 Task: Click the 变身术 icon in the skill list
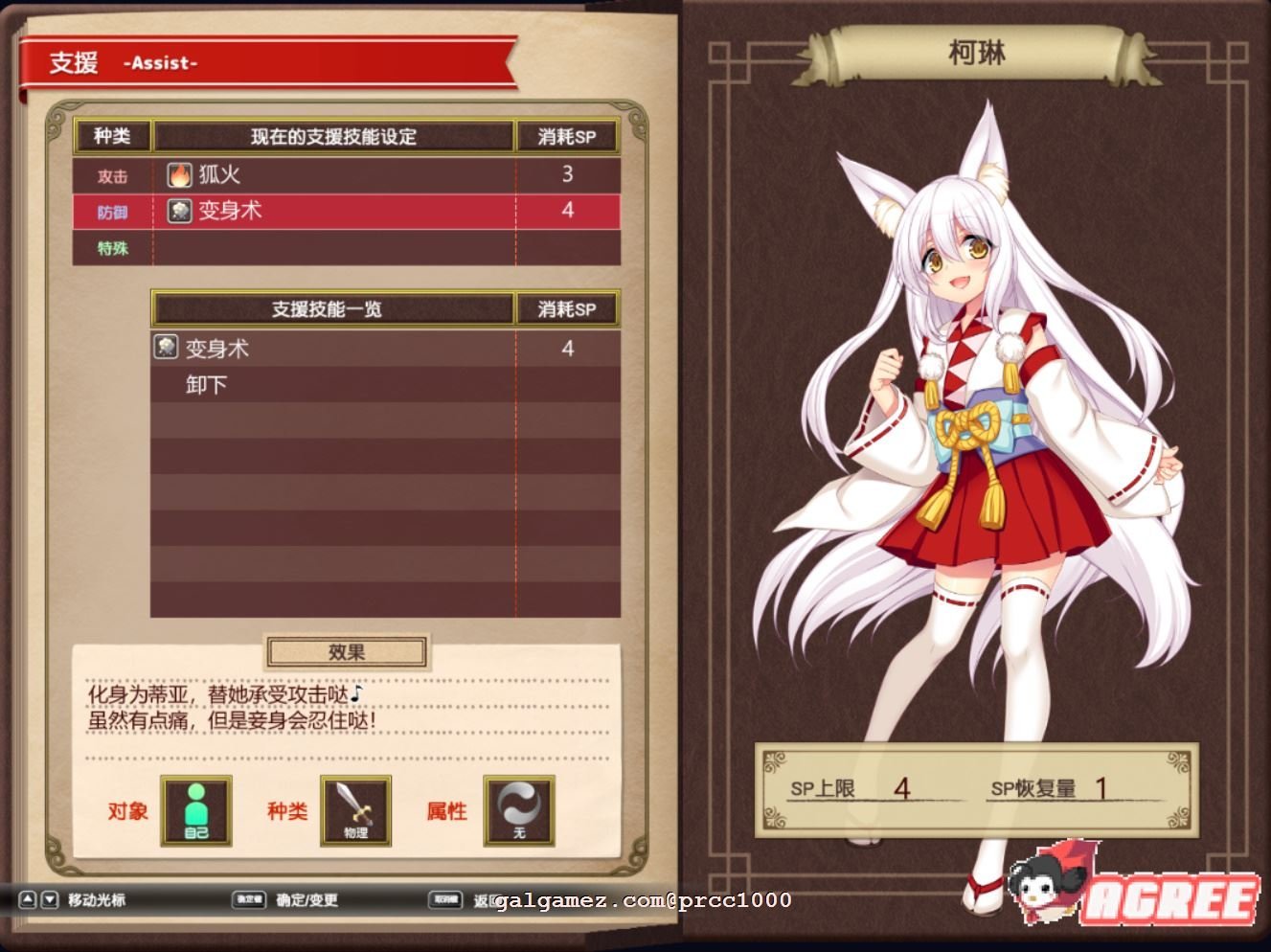pyautogui.click(x=165, y=348)
